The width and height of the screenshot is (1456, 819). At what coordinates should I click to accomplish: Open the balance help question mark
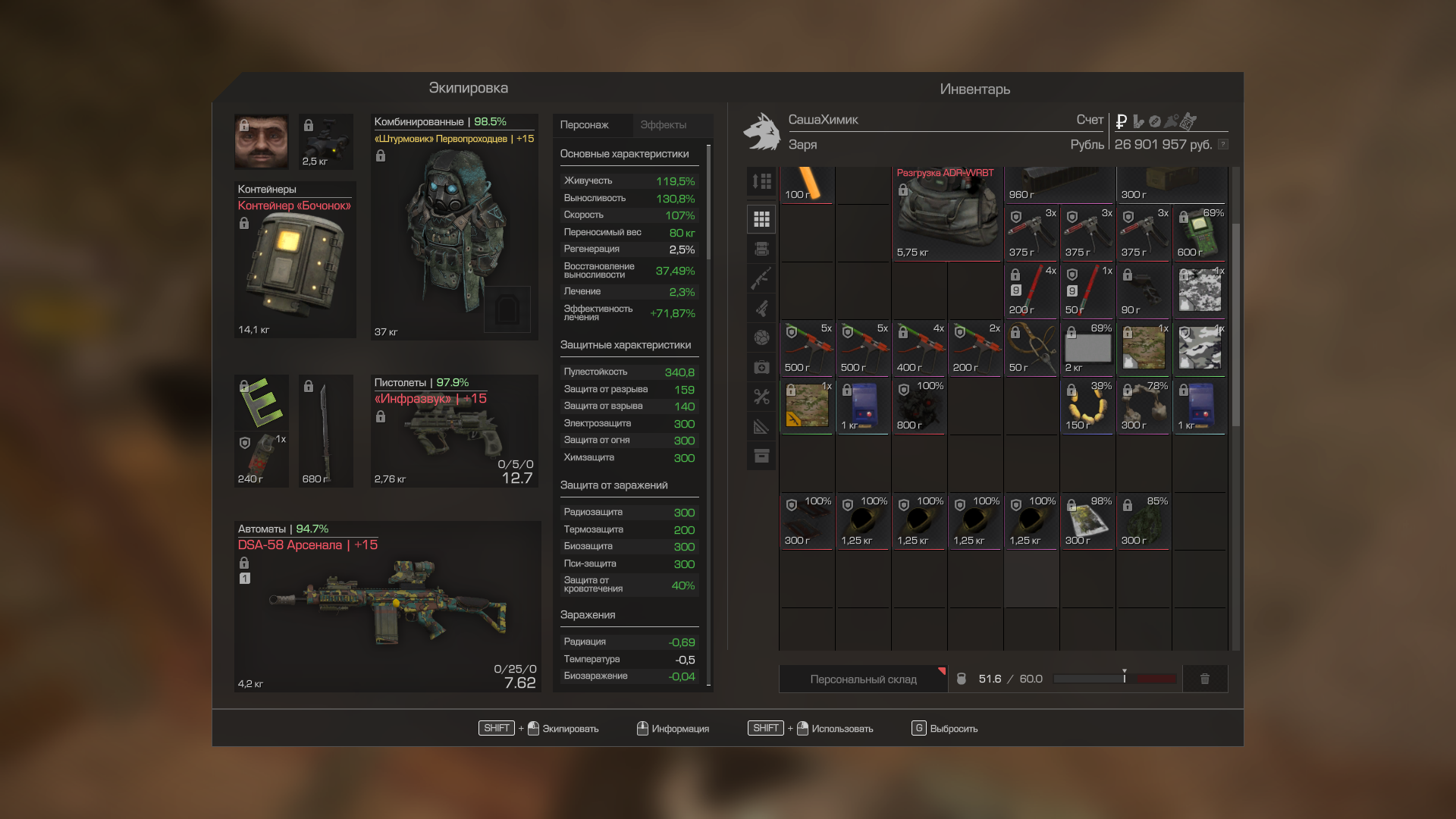click(1222, 145)
